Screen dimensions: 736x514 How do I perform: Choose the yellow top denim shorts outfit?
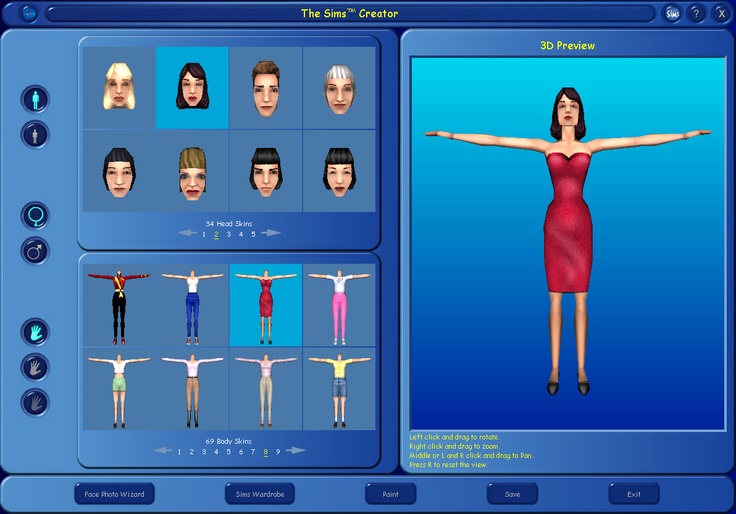tap(339, 388)
